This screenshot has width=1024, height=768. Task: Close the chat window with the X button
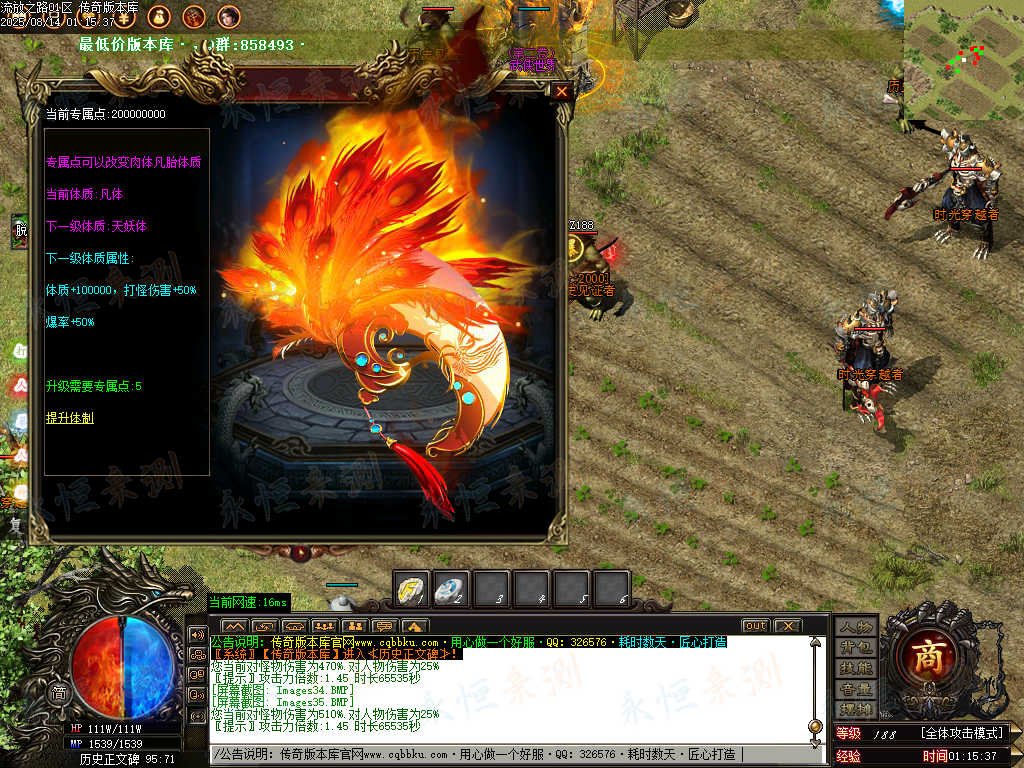[x=787, y=626]
